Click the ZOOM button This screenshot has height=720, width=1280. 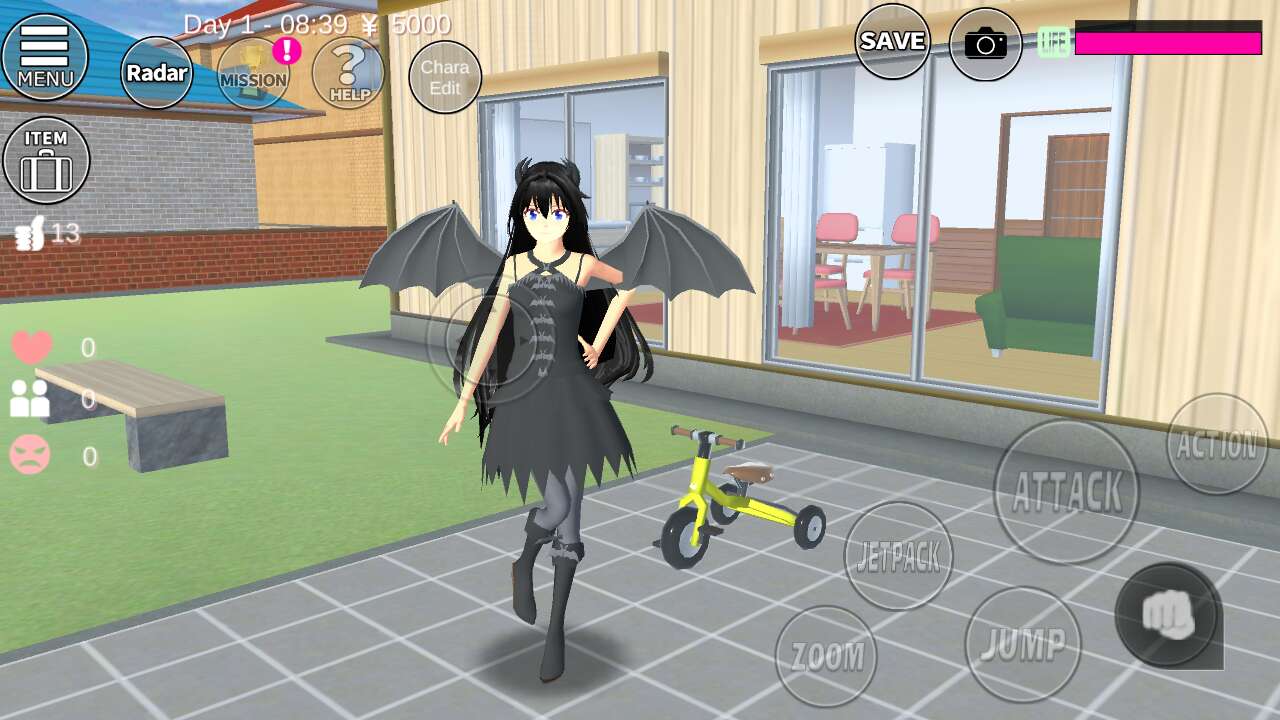826,656
